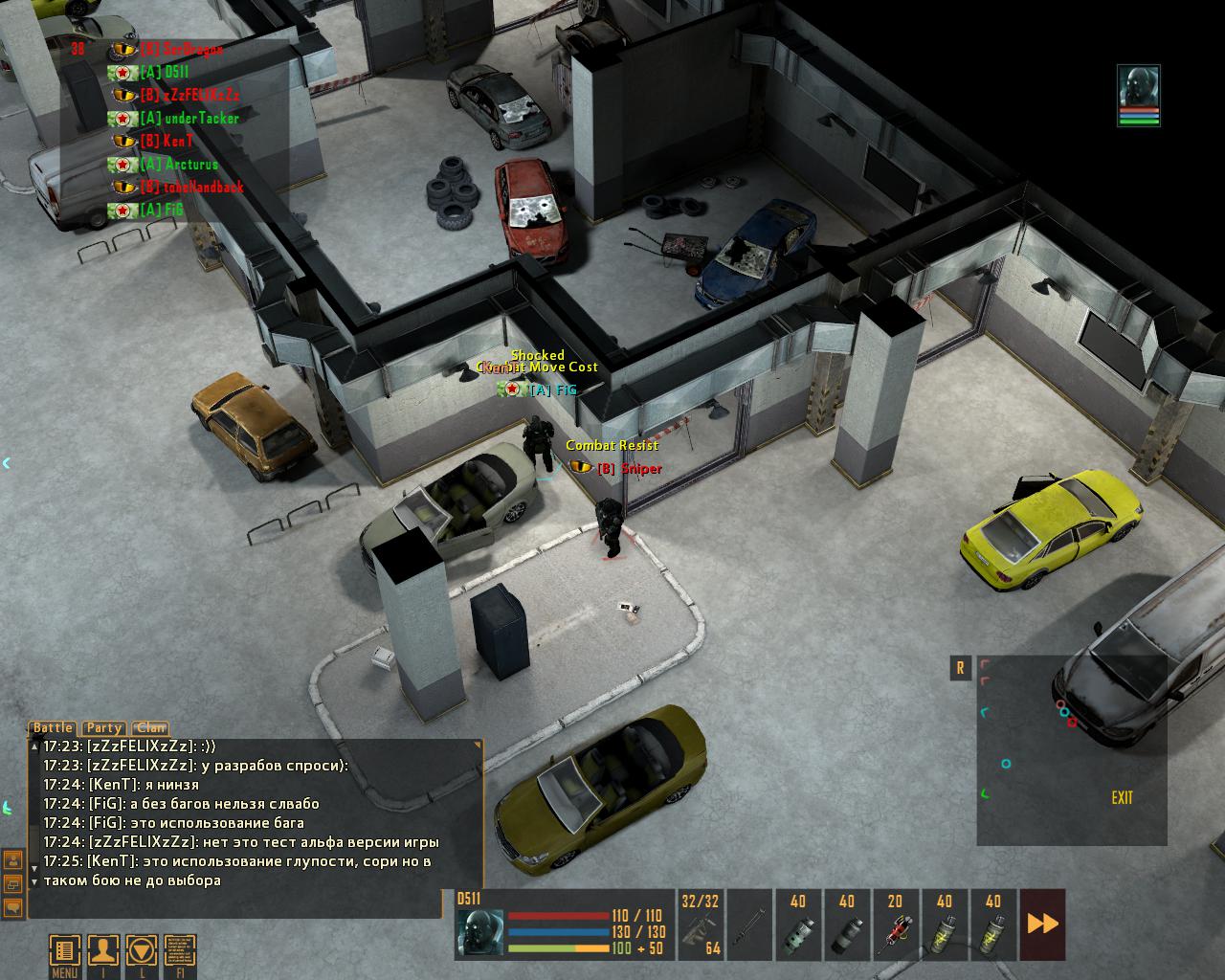This screenshot has width=1225, height=980.
Task: Open the F1 help text button
Action: click(180, 951)
